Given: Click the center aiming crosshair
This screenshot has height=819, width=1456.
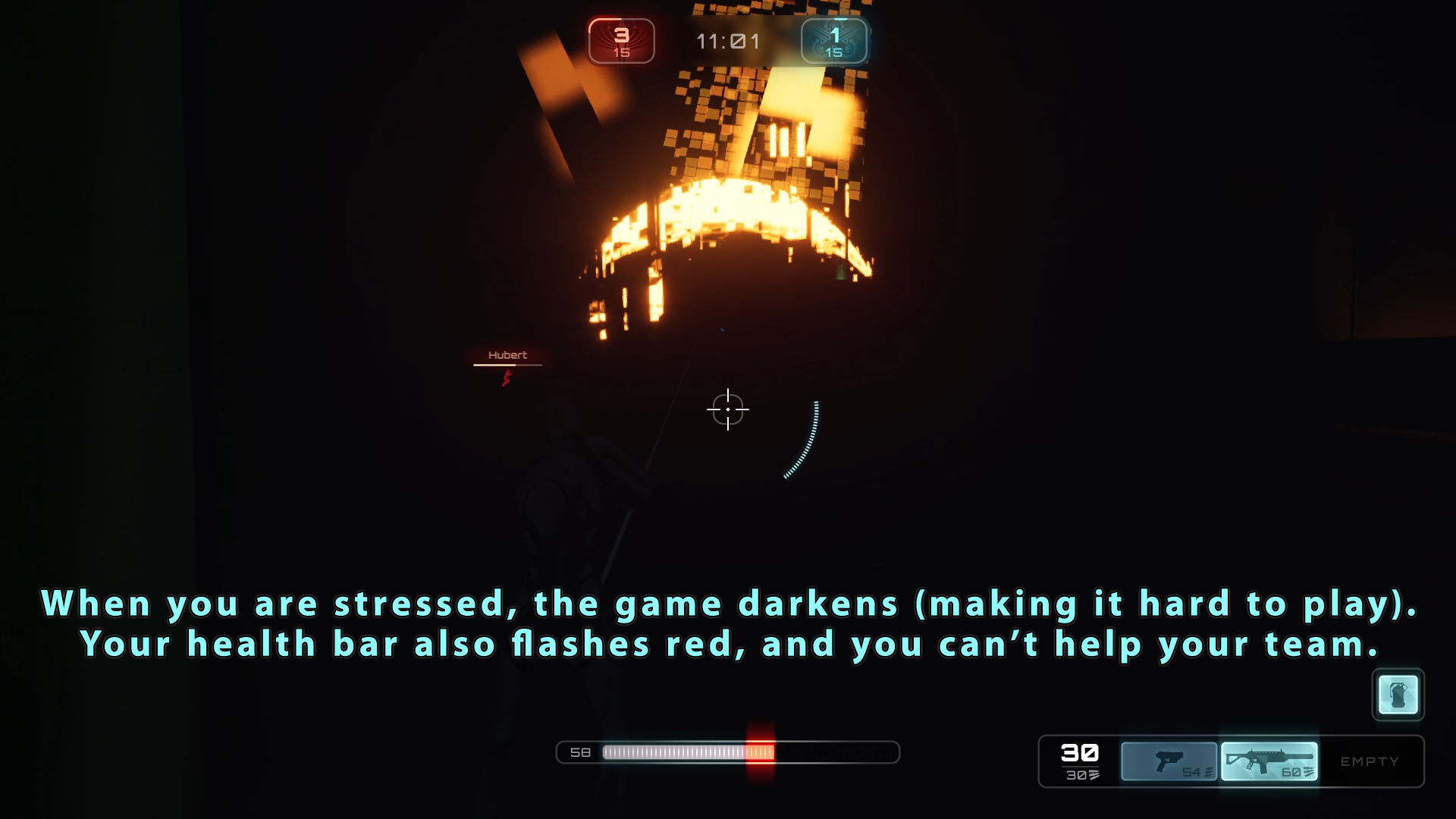Looking at the screenshot, I should tap(728, 409).
